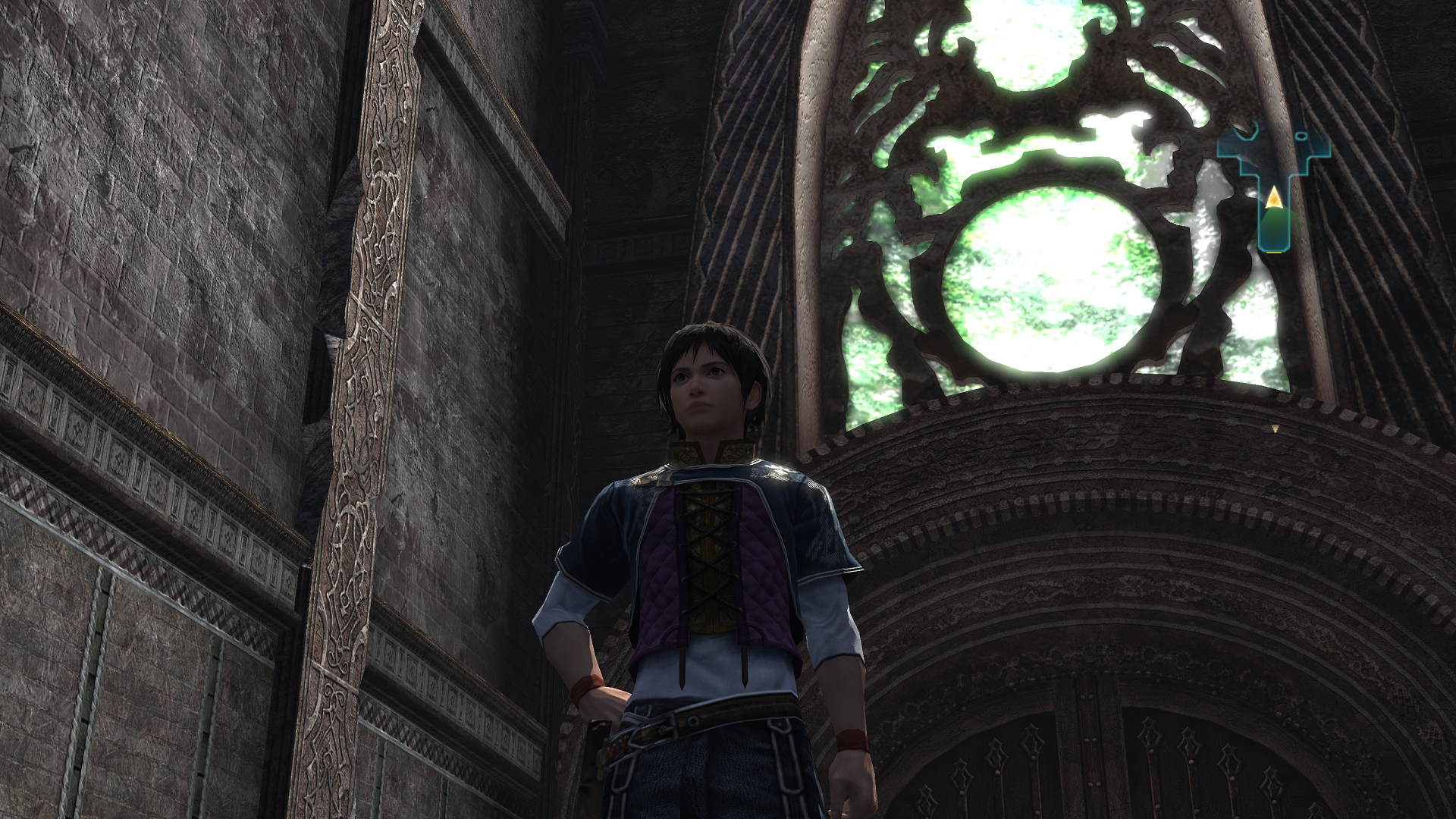Click the small oval chamber icon on the minimap

[x=1301, y=135]
